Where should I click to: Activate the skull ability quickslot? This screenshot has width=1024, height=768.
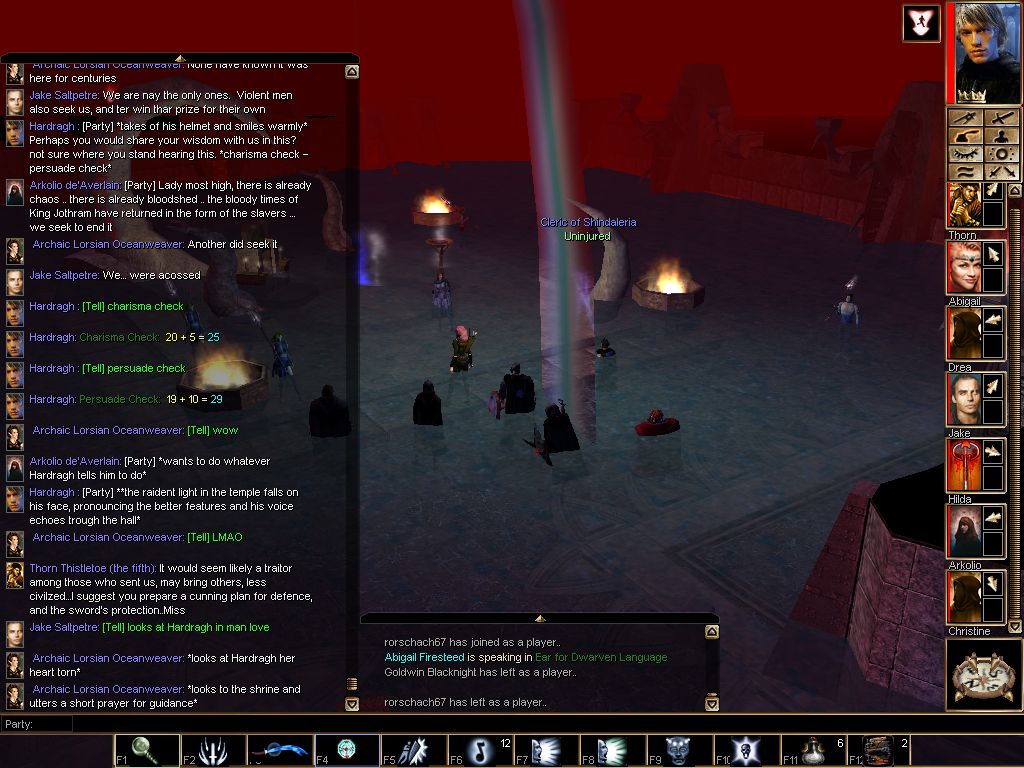pyautogui.click(x=747, y=750)
